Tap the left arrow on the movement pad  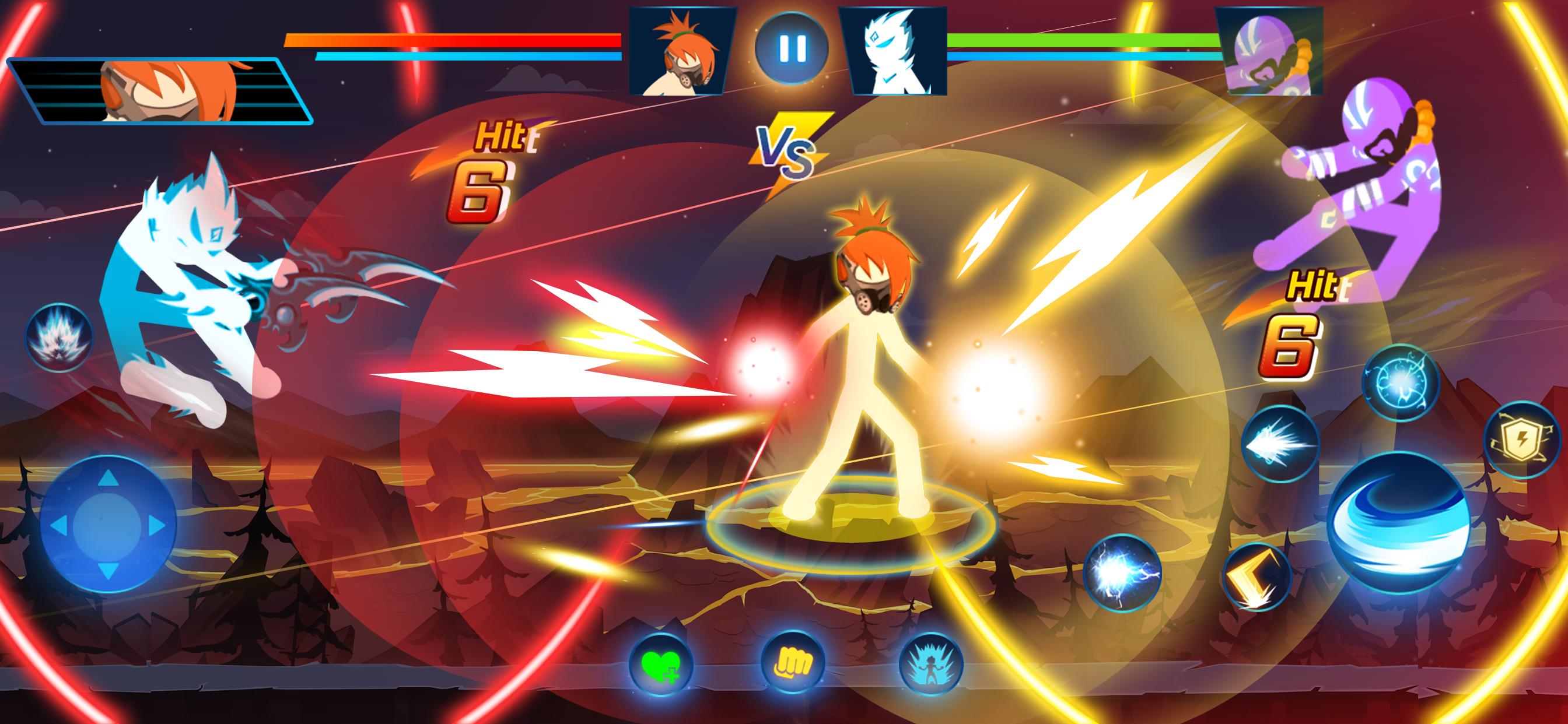point(60,525)
